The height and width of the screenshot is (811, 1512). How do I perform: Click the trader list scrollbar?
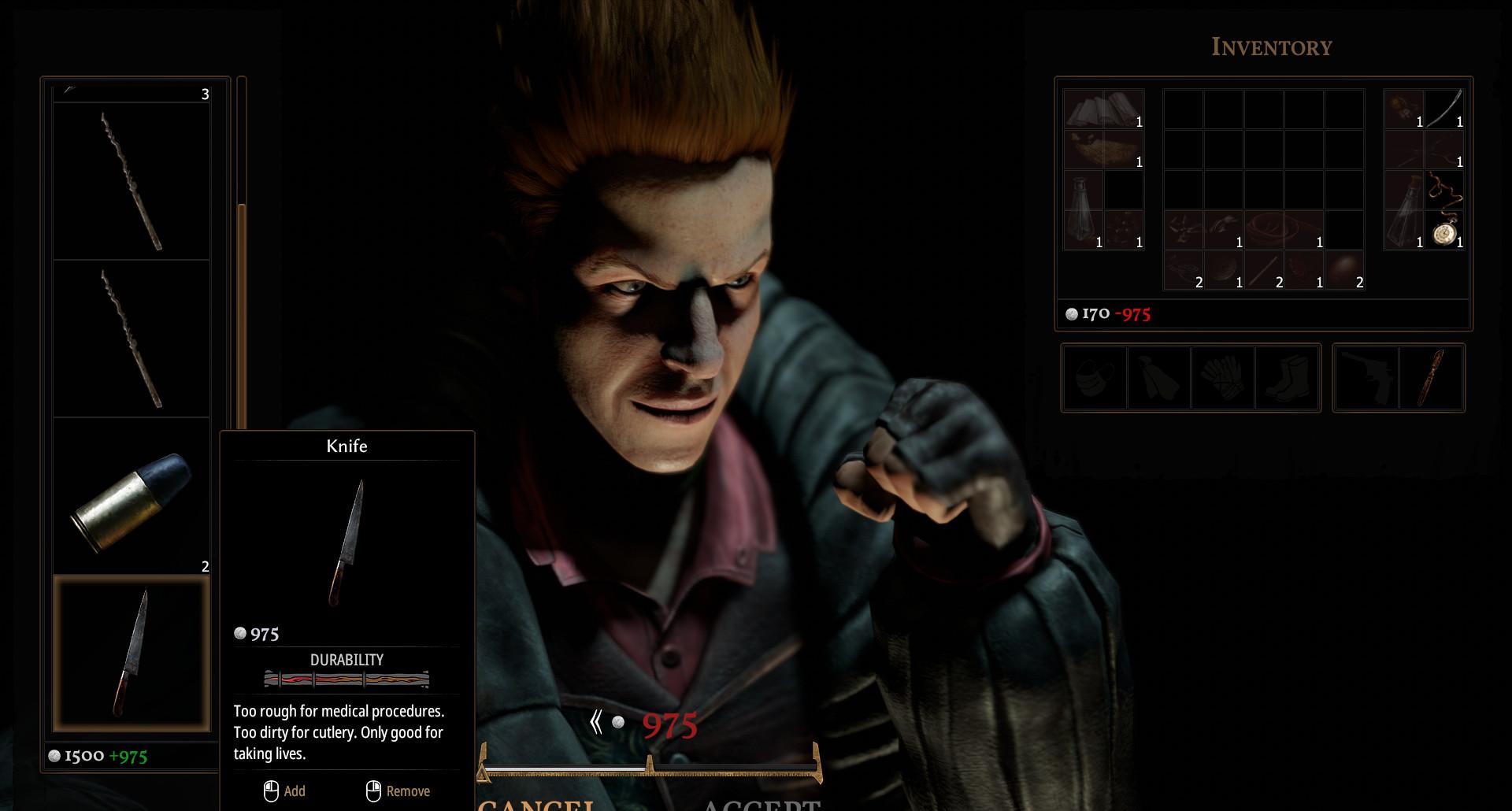242,315
